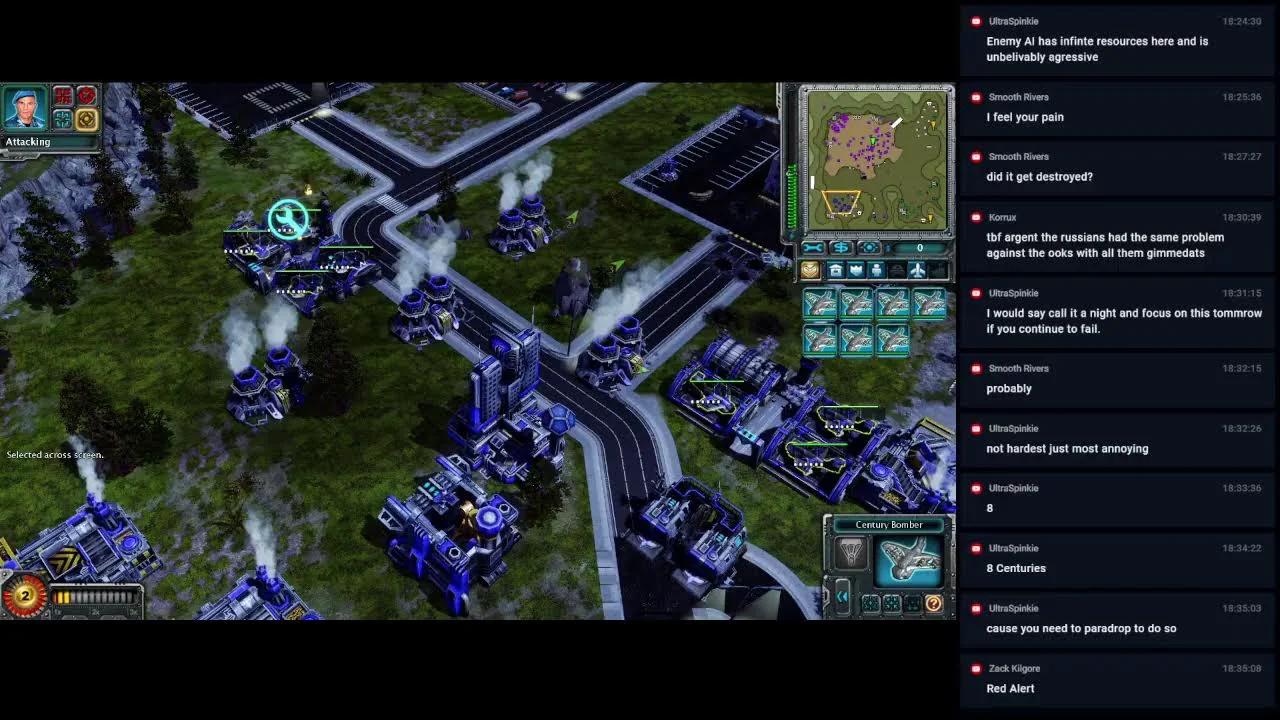Image resolution: width=1280 pixels, height=720 pixels.
Task: Toggle aggressive stance in the unit panel
Action: pyautogui.click(x=870, y=602)
